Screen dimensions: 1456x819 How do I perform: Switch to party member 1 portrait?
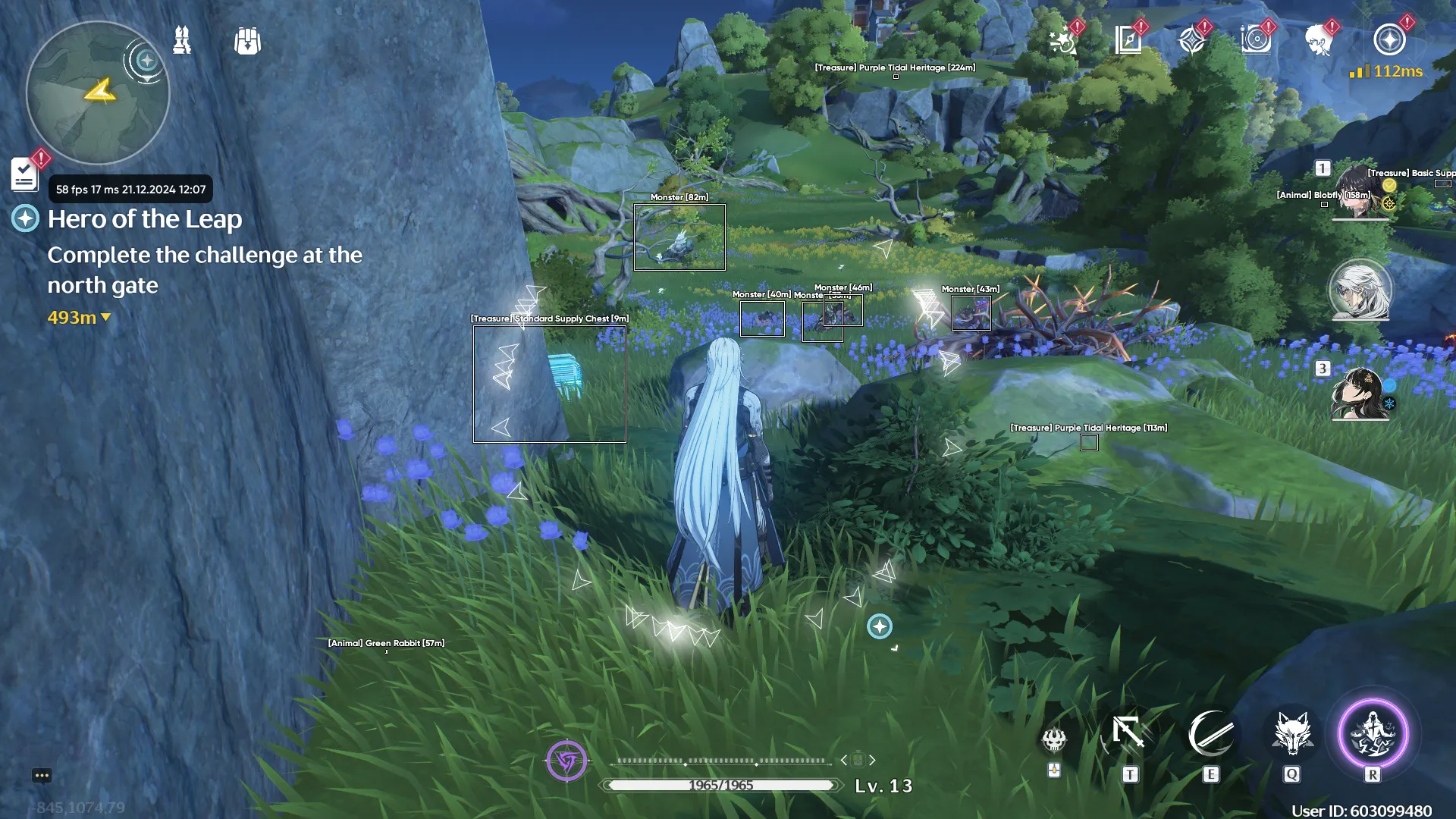tap(1360, 191)
